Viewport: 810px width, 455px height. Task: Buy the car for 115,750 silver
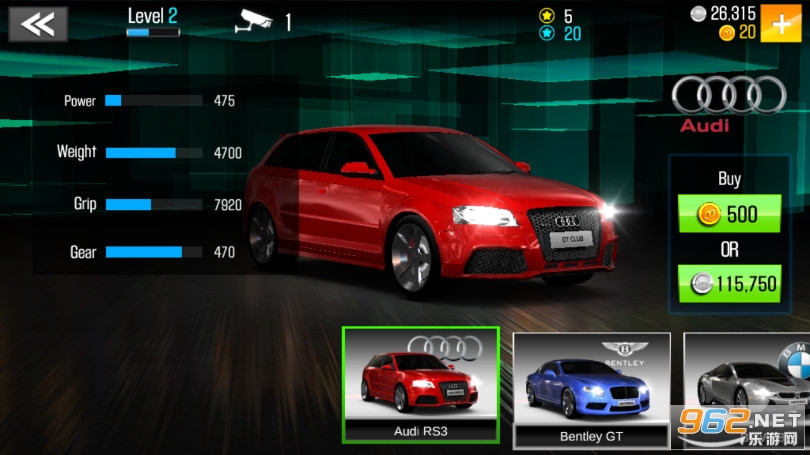tap(729, 283)
